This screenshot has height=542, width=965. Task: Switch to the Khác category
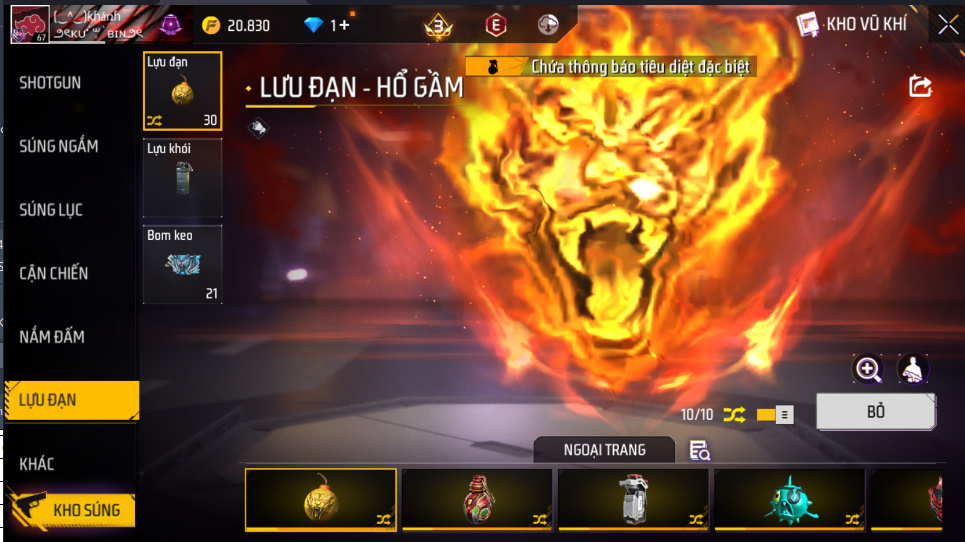37,464
